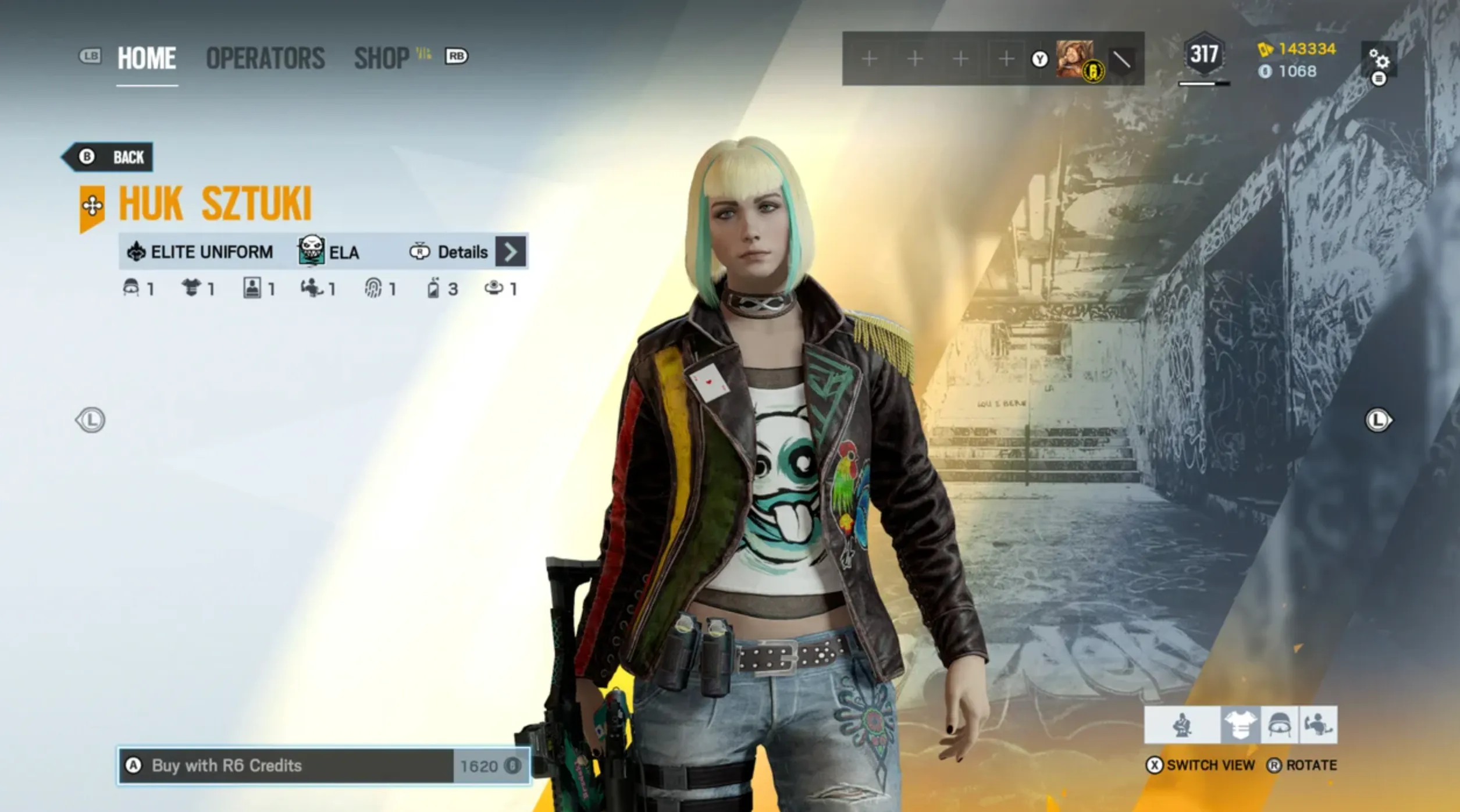Select the headgear helmet view icon
This screenshot has width=1460, height=812.
coord(1279,725)
